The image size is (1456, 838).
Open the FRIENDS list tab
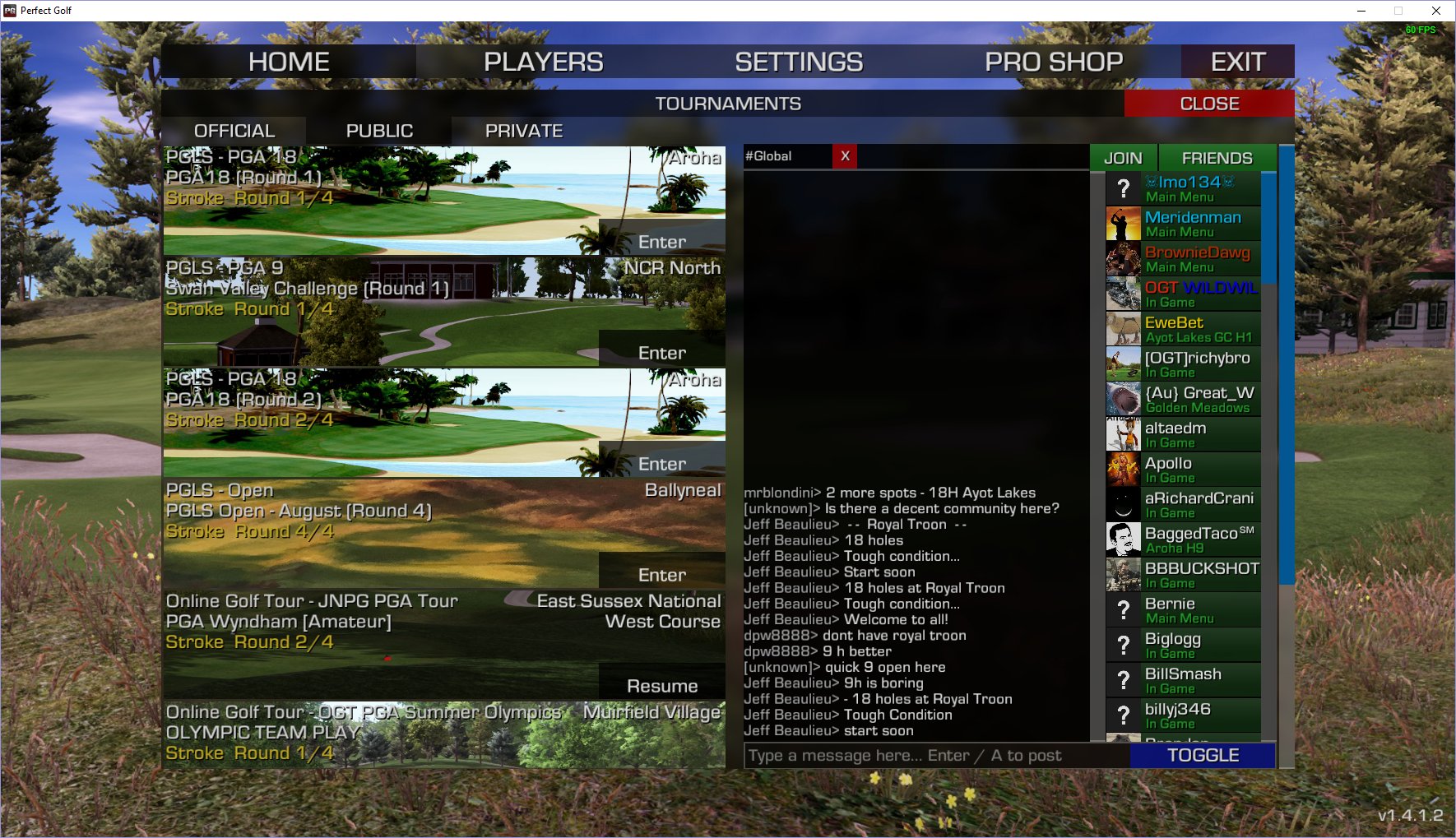(1217, 158)
